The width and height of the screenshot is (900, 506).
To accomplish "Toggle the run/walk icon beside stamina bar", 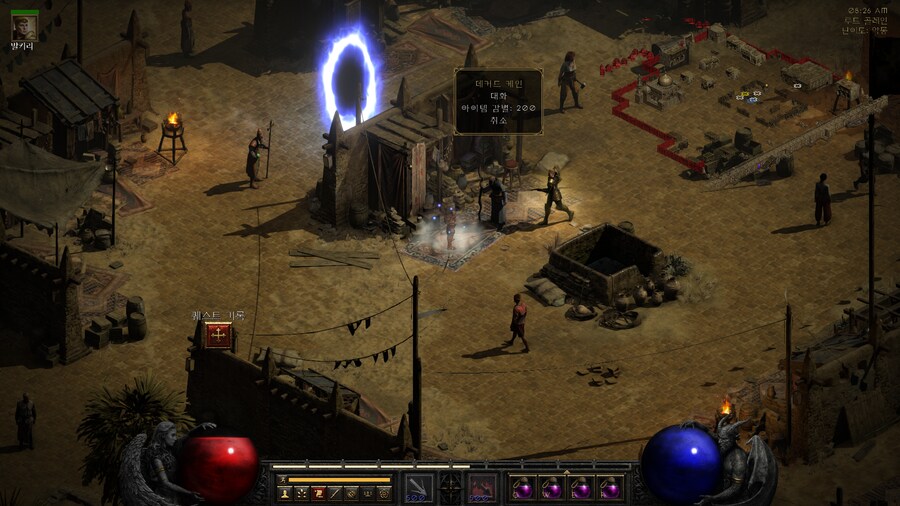I will (282, 480).
